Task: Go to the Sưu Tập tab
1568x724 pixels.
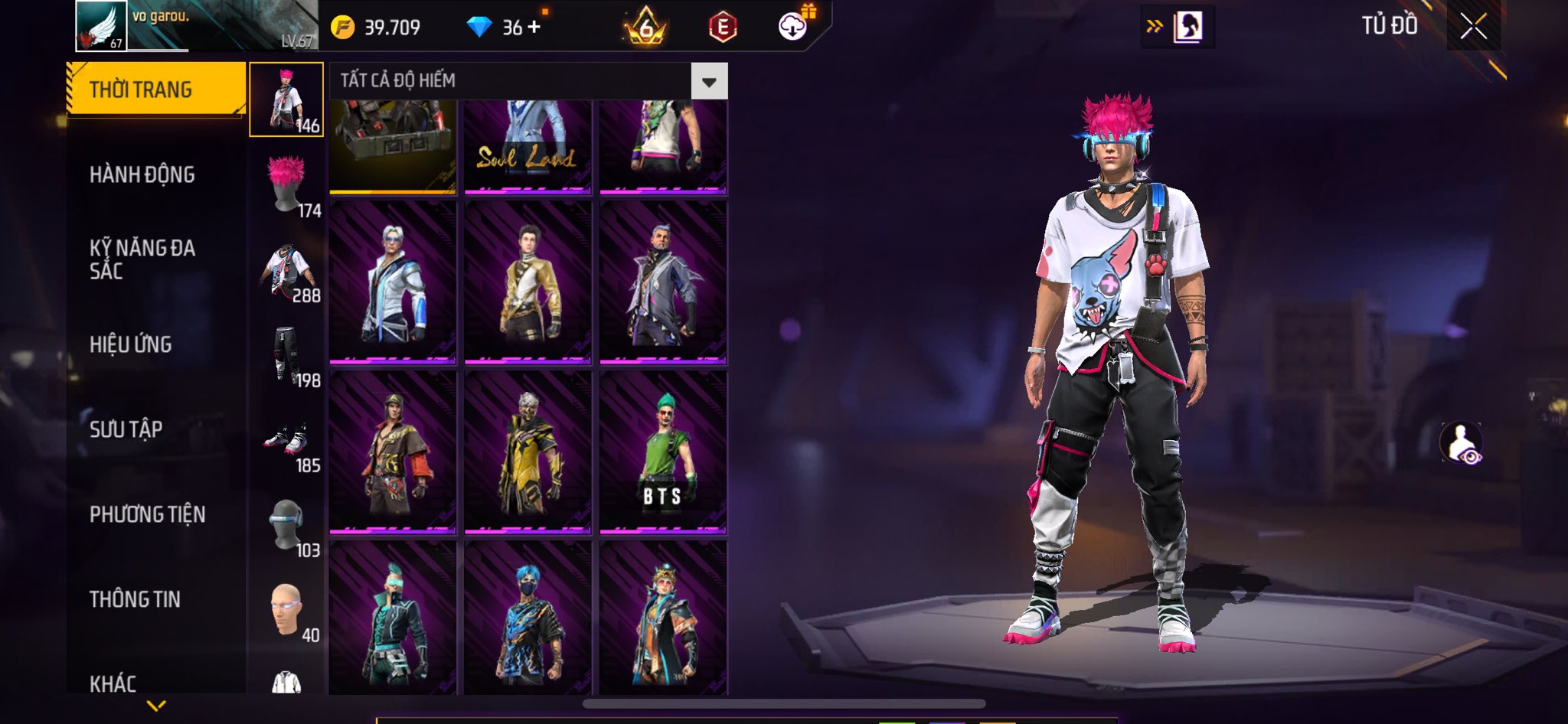Action: point(126,429)
